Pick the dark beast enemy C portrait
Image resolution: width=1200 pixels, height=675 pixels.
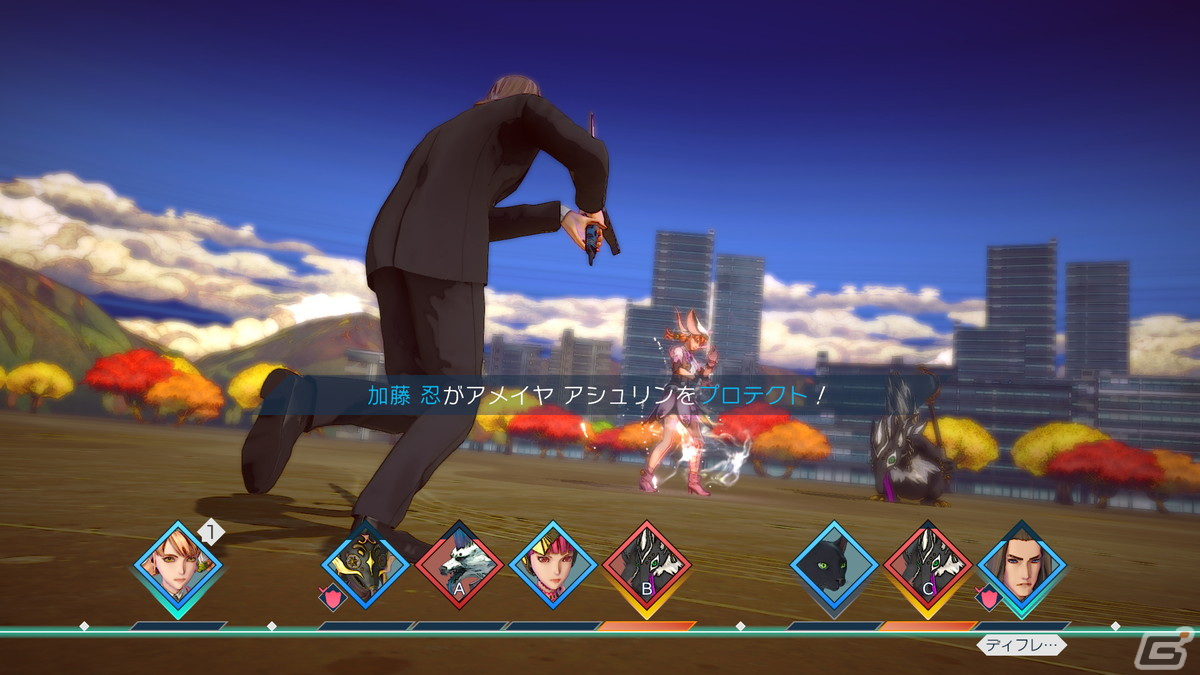(928, 566)
